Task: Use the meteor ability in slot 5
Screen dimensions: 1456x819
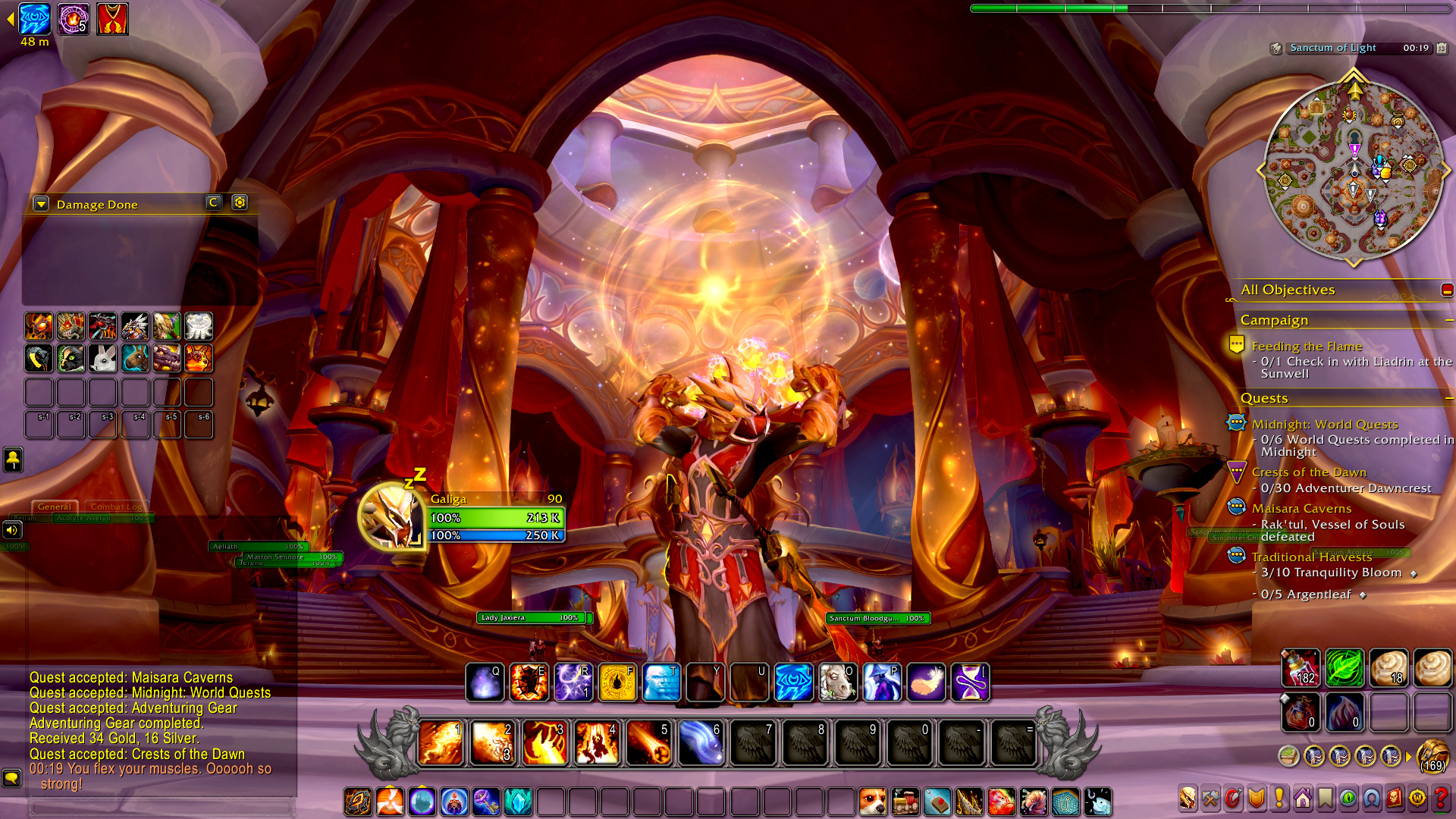Action: pos(649,742)
